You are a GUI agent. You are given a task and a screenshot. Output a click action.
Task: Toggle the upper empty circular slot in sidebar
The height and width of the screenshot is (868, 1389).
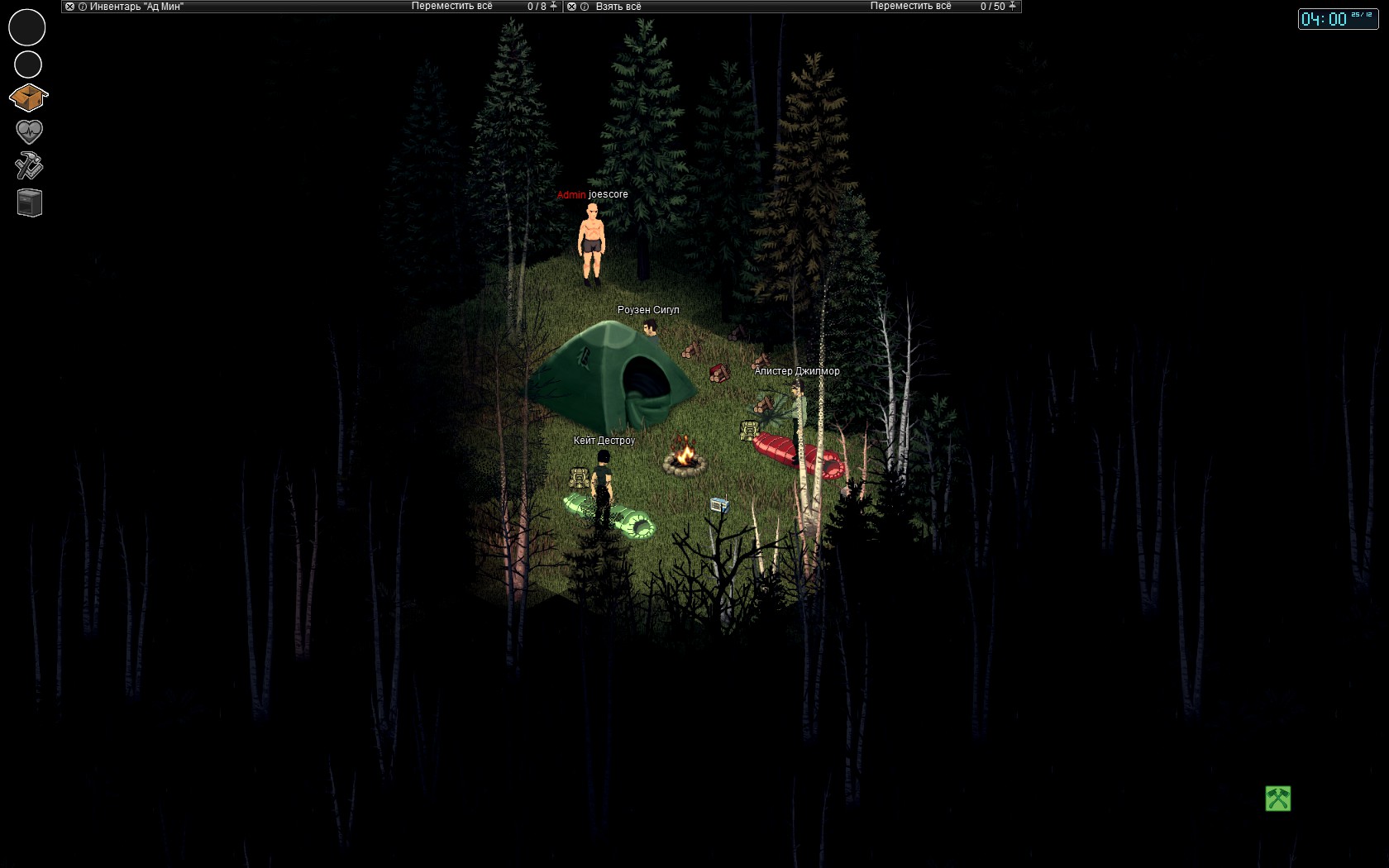(x=27, y=27)
